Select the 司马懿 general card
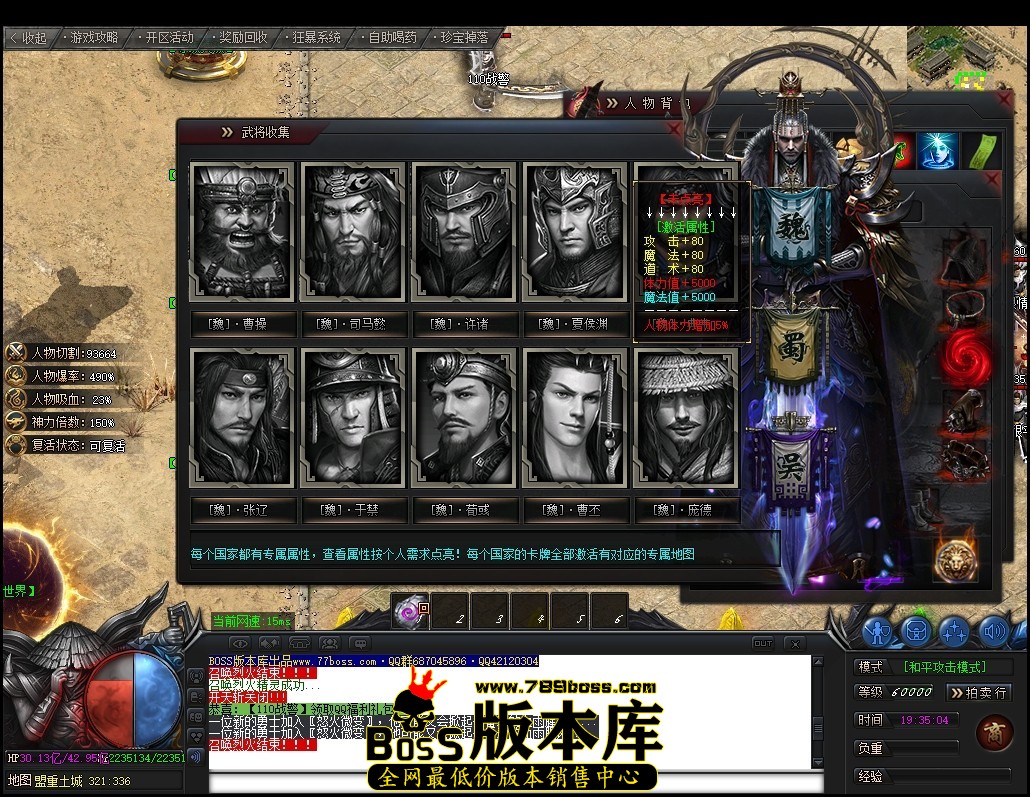 pos(352,232)
